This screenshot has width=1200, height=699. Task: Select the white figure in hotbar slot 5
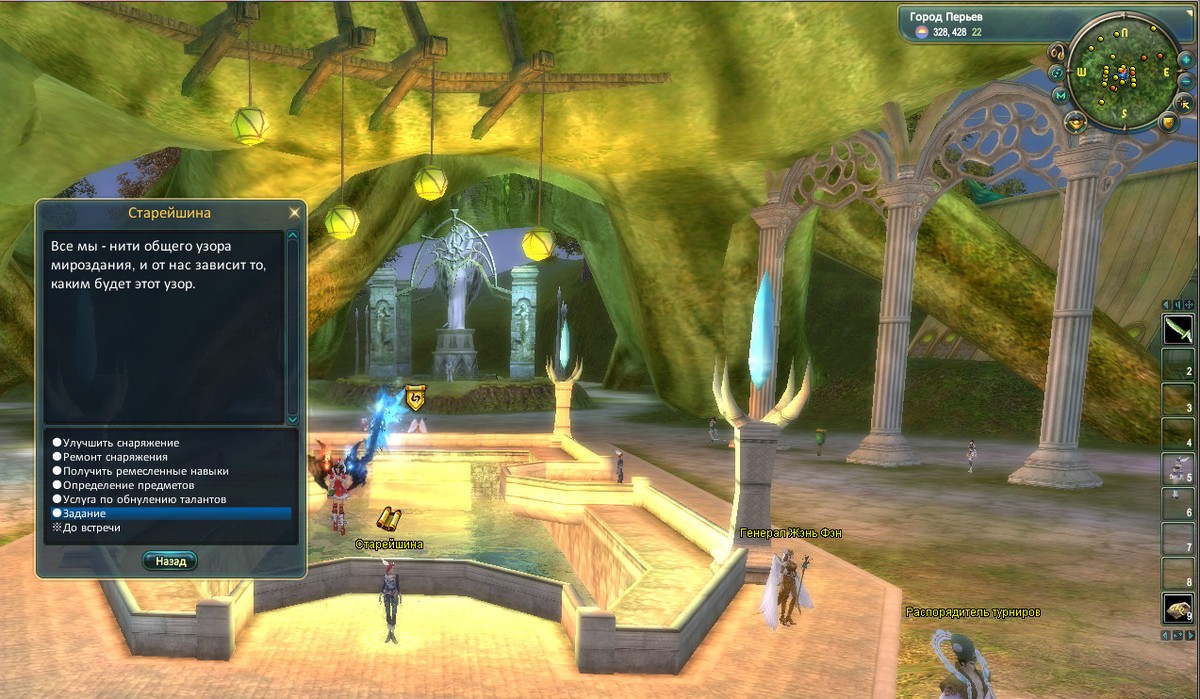(1177, 468)
